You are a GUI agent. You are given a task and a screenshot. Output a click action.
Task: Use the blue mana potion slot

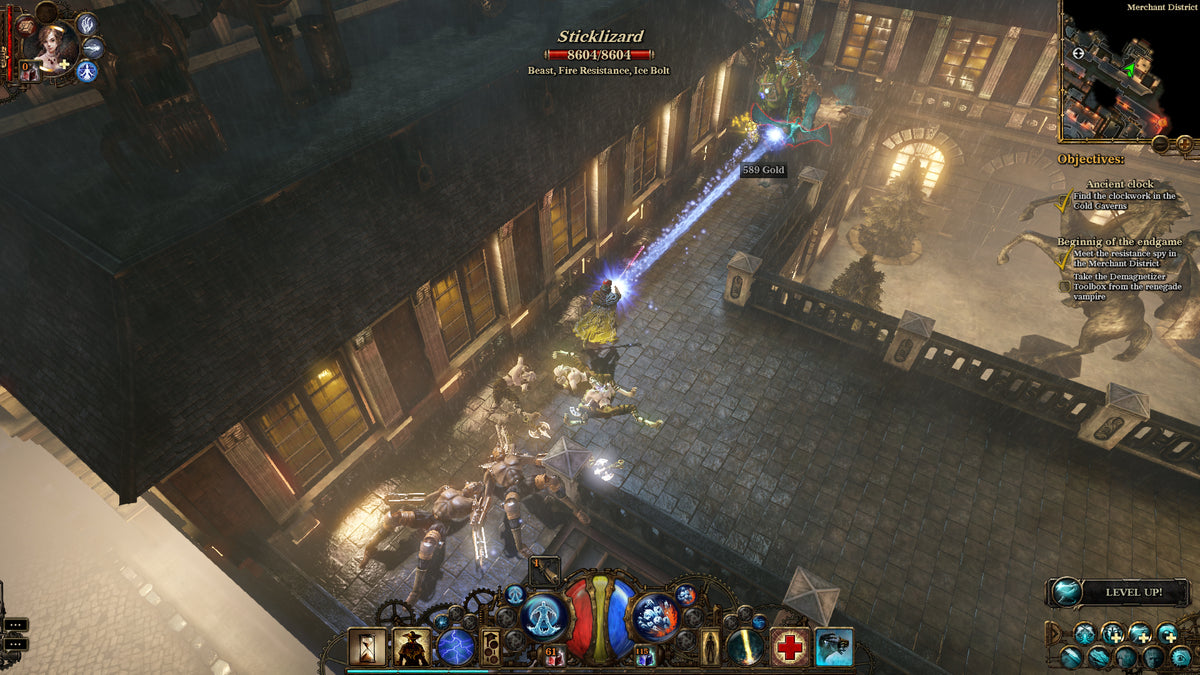point(643,656)
